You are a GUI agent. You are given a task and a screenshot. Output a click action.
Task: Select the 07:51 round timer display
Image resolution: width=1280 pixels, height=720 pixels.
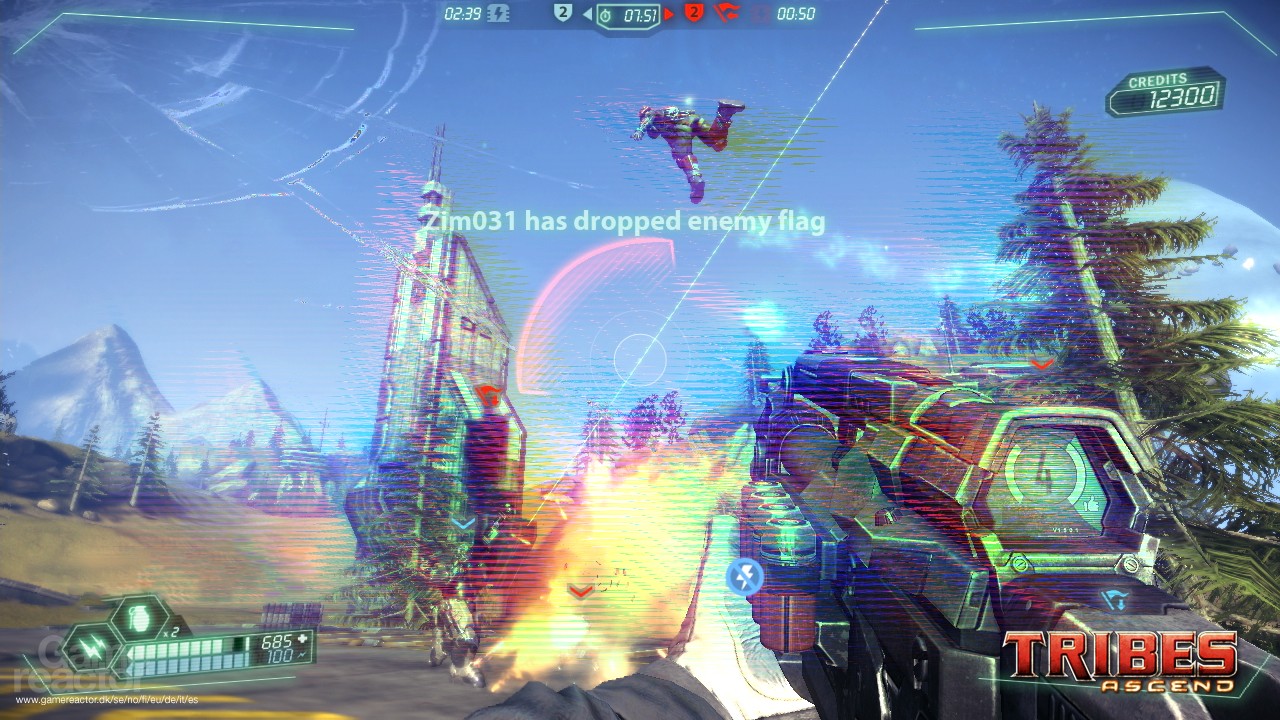(640, 14)
